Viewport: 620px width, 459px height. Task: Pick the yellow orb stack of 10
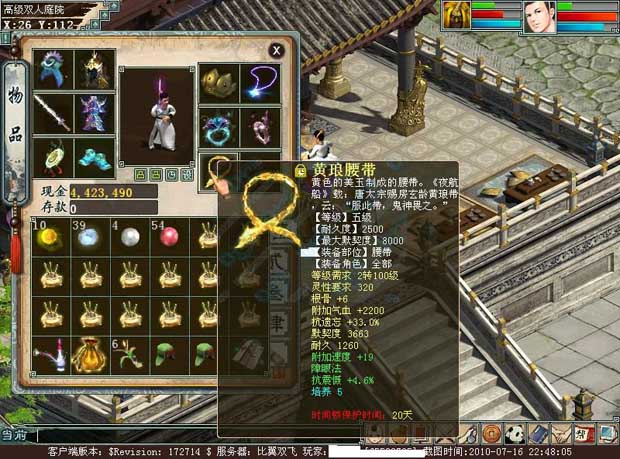point(47,238)
